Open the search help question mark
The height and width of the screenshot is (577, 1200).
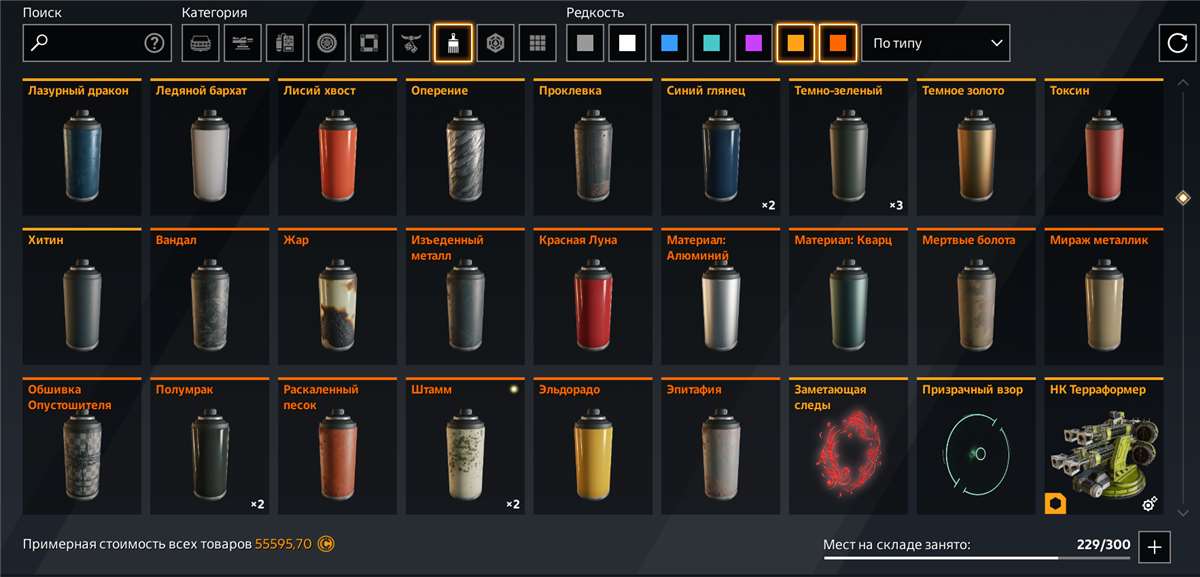tap(154, 43)
